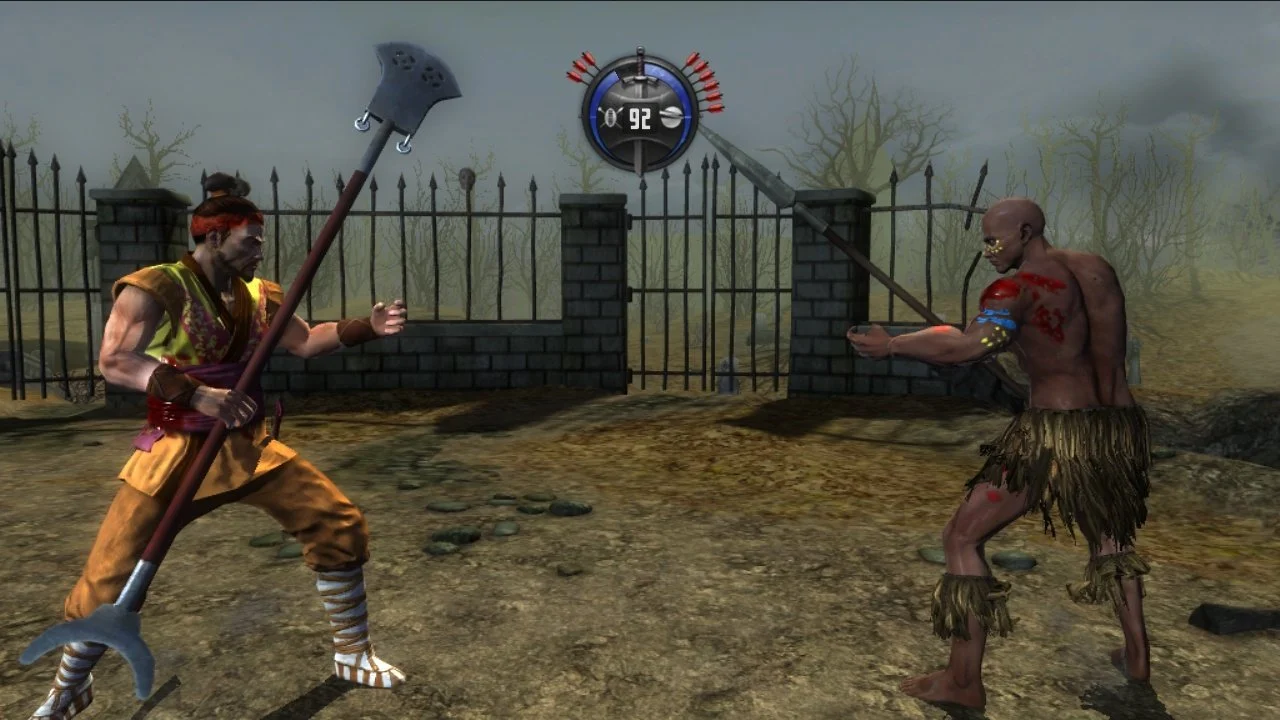Click the spear held by the tribal warrior
The height and width of the screenshot is (720, 1280).
[x=830, y=240]
